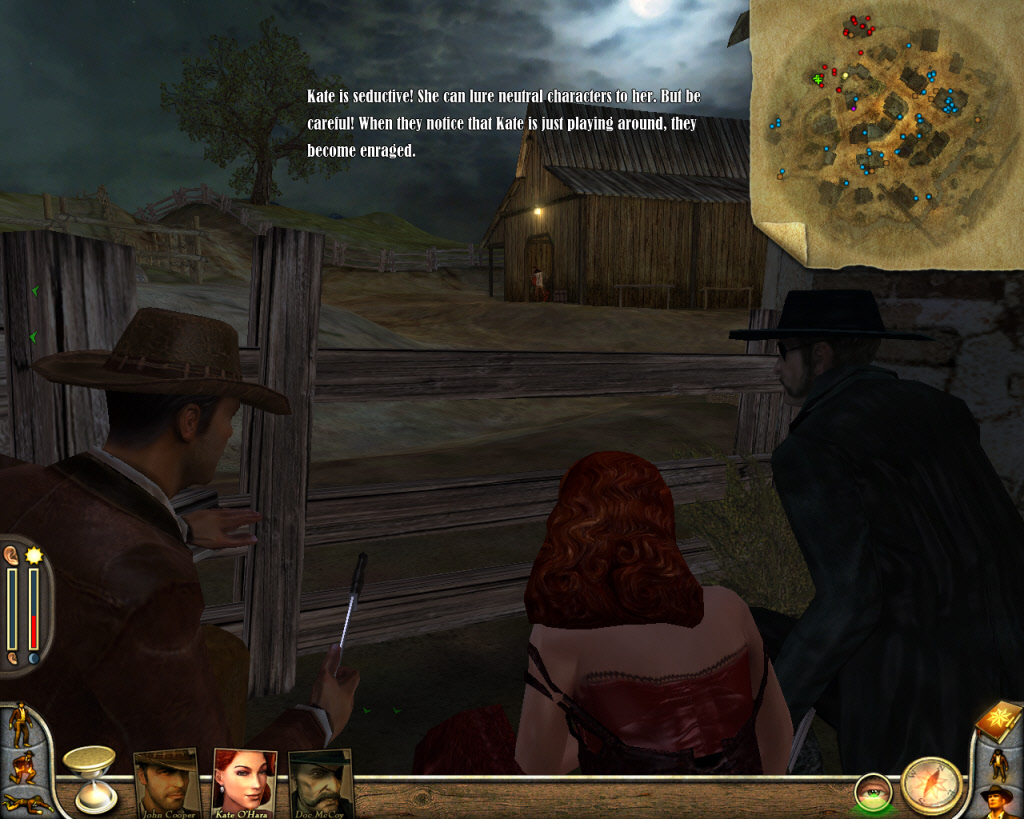Select the hat-wearing man portrait icon

click(x=997, y=801)
